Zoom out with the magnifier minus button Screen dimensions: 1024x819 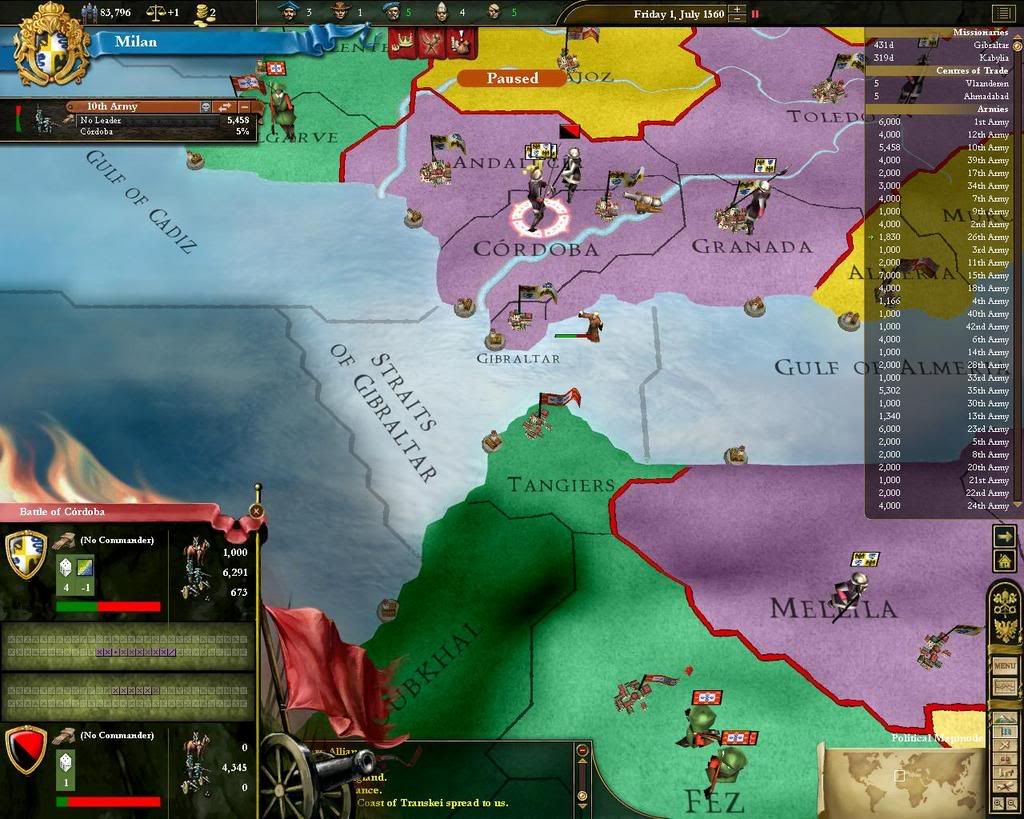pyautogui.click(x=1010, y=802)
